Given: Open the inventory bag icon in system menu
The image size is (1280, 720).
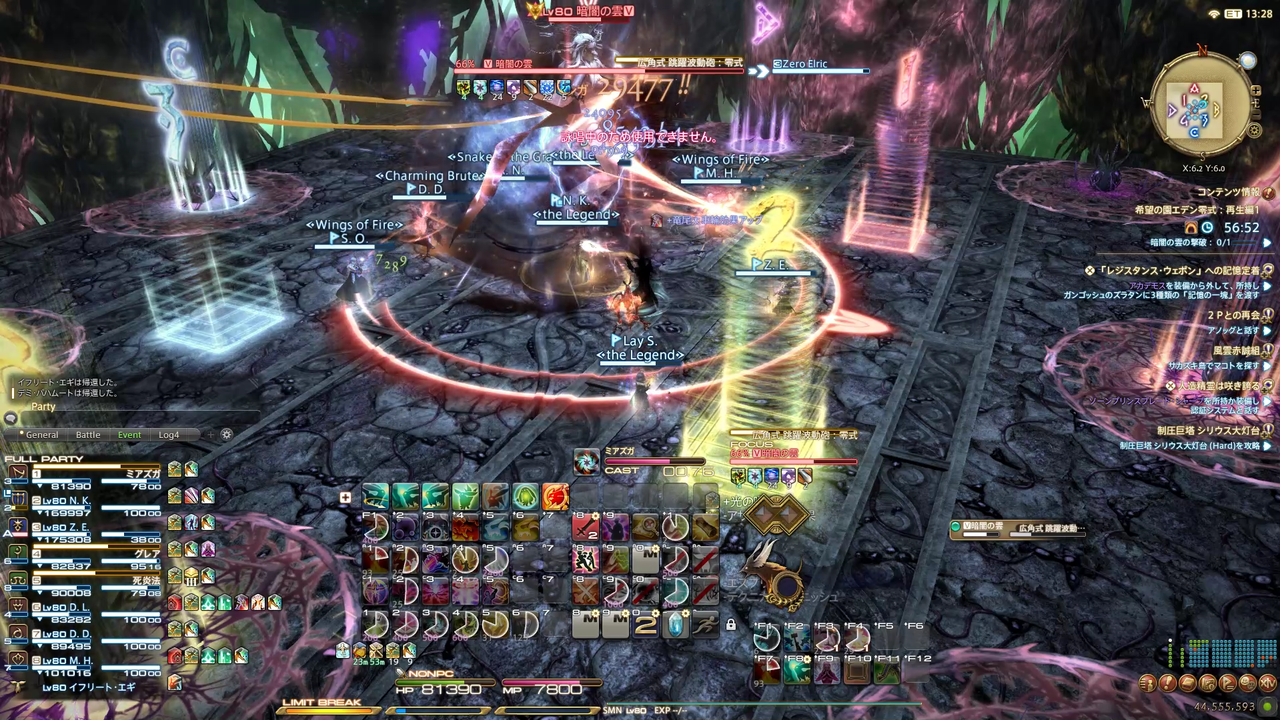Looking at the screenshot, I should click(1187, 683).
